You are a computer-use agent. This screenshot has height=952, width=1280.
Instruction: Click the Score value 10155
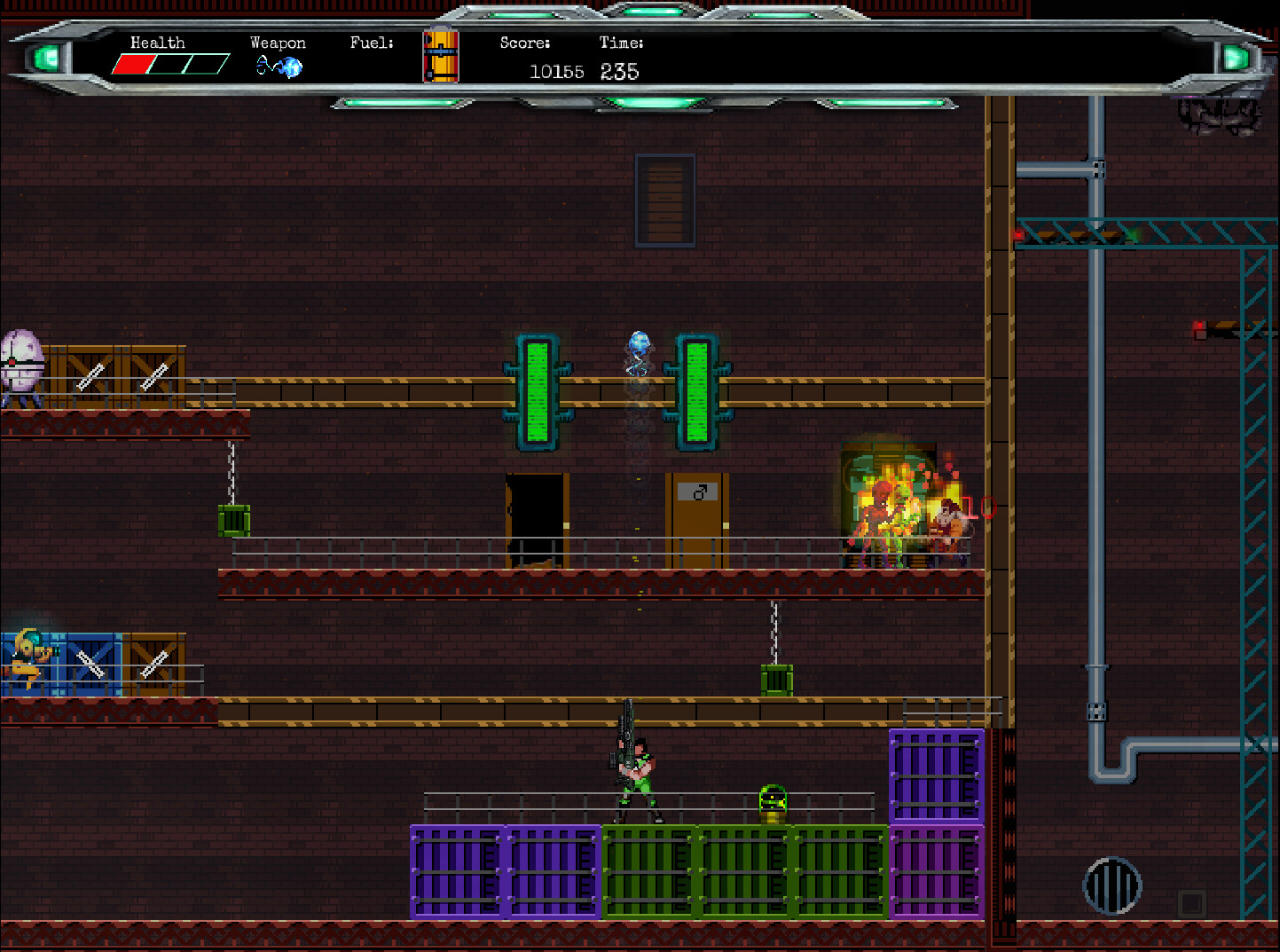click(557, 72)
